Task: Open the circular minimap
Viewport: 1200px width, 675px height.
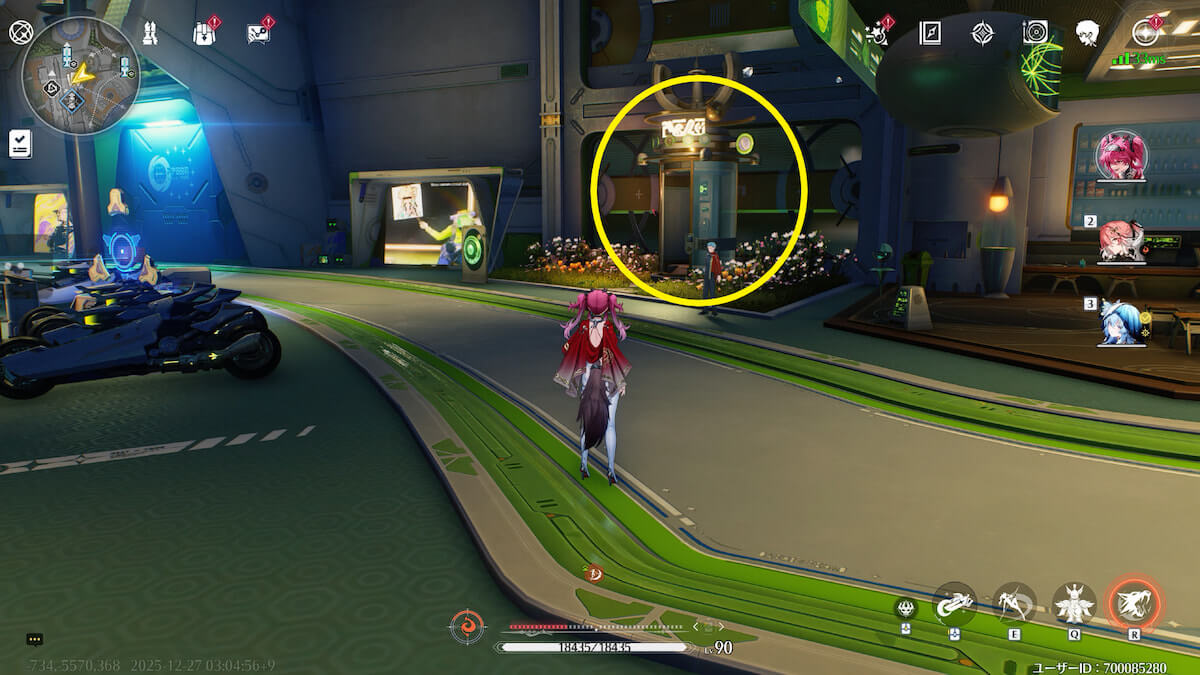Action: click(80, 76)
